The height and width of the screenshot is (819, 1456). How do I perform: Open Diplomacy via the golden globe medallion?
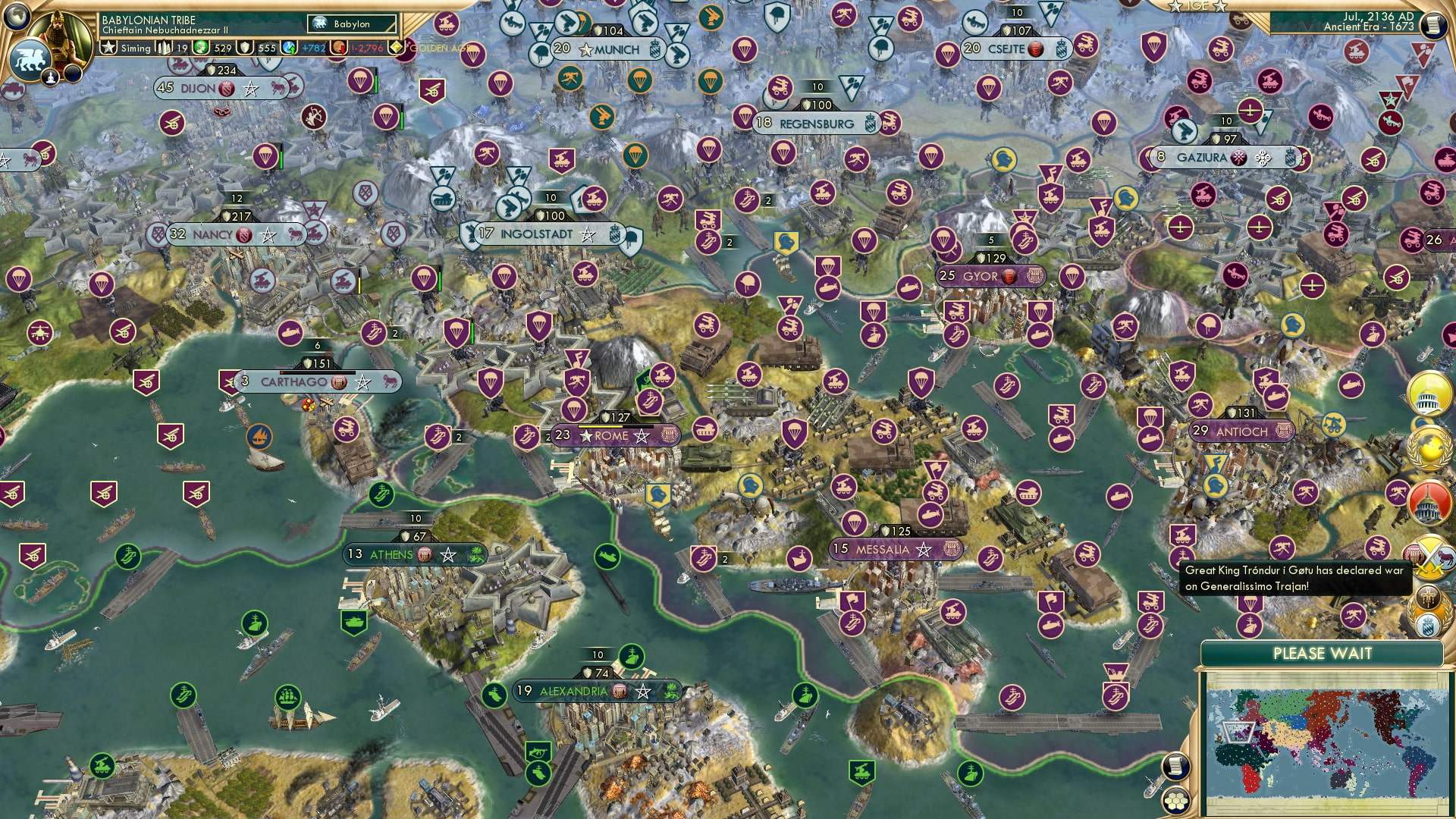tap(1429, 447)
